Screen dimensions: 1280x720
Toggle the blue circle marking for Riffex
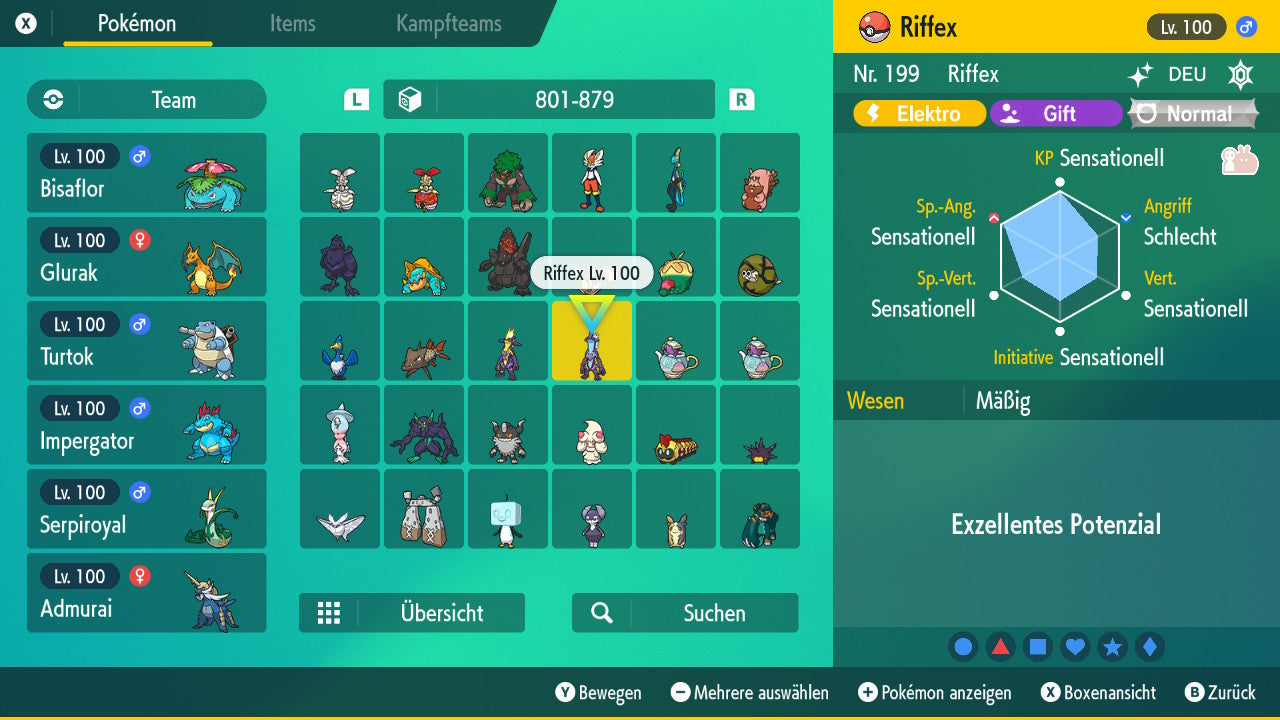(x=963, y=646)
